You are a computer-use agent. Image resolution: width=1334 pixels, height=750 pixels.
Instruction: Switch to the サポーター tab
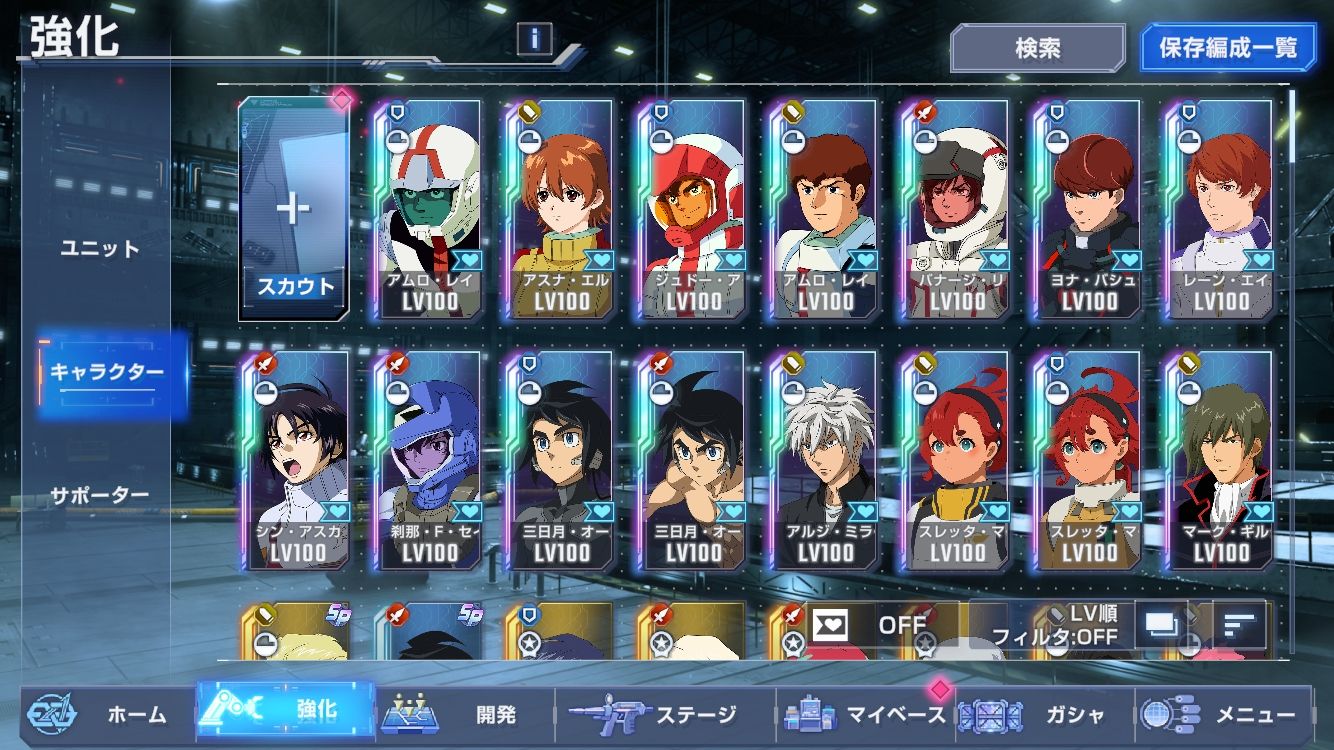(100, 495)
